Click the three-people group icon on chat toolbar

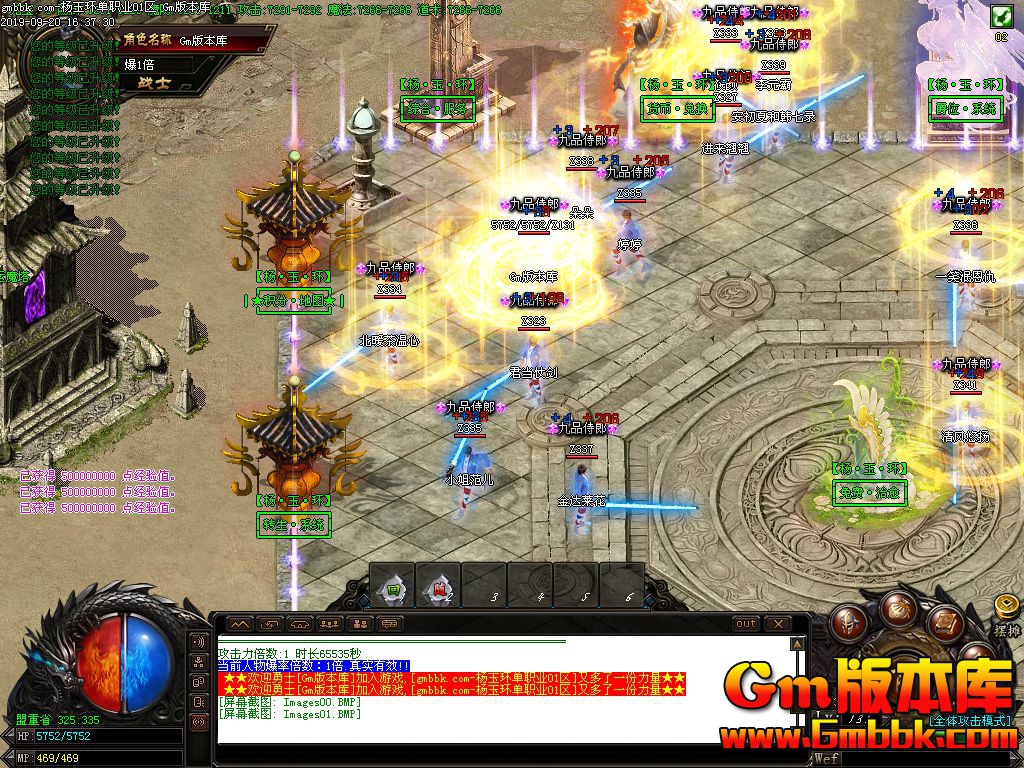[x=329, y=624]
